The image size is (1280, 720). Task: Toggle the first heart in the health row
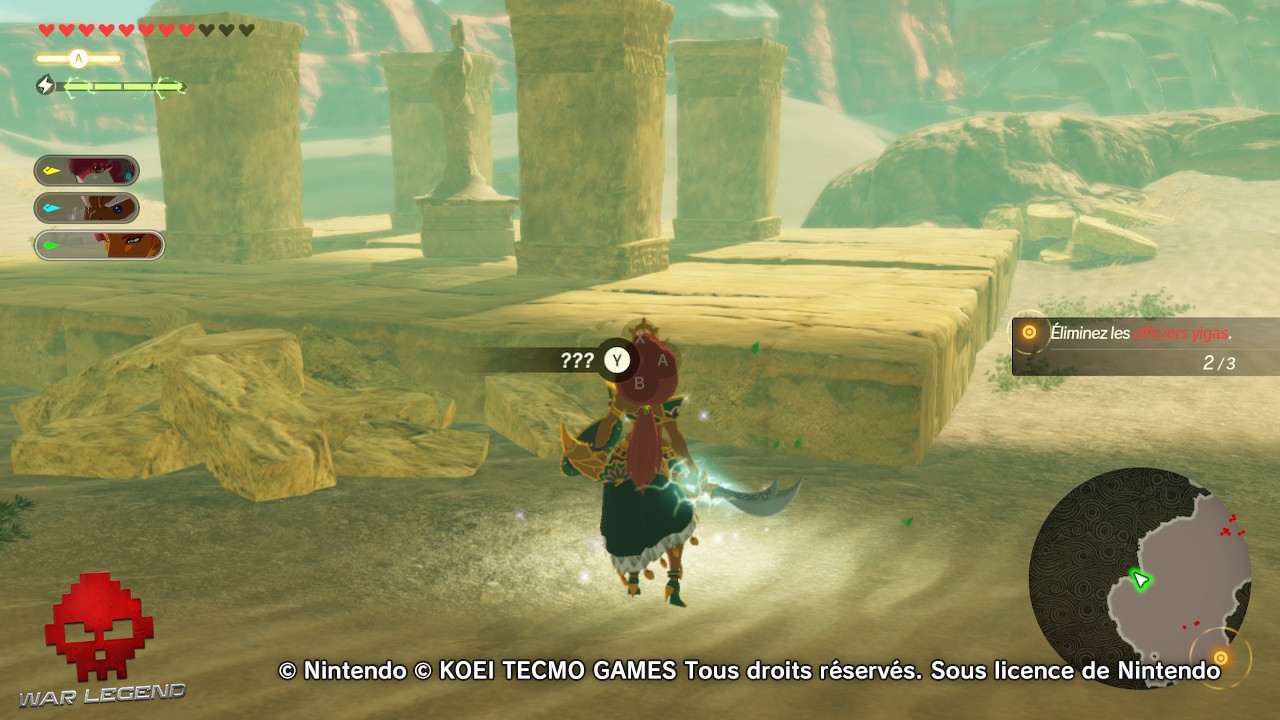coord(45,29)
